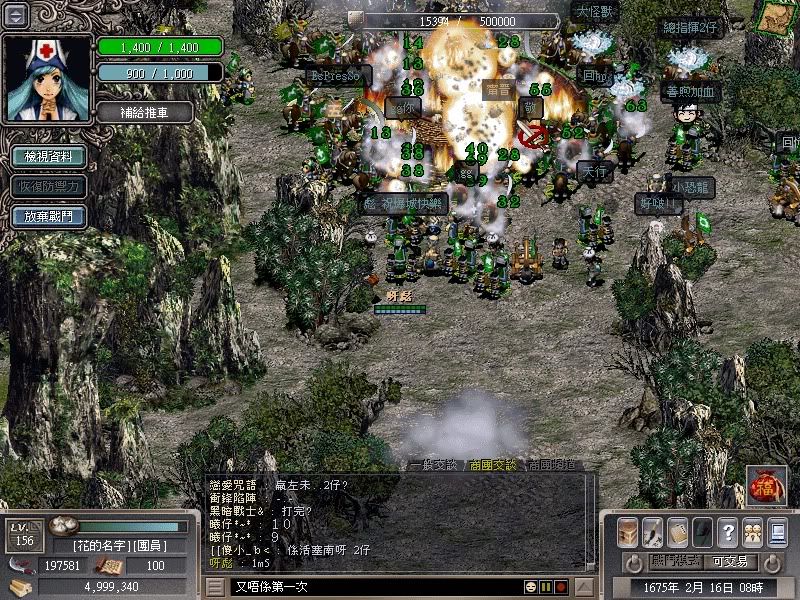Click the red record icon in chat bar

pos(561,586)
